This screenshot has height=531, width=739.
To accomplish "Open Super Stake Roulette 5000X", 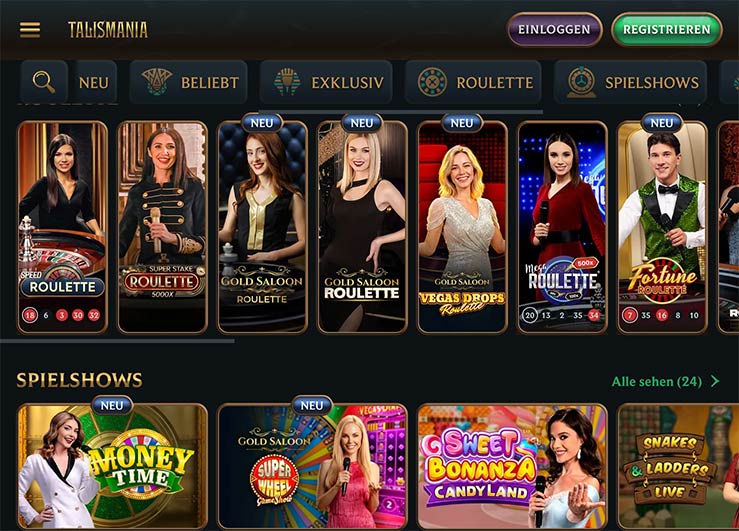I will coord(162,227).
